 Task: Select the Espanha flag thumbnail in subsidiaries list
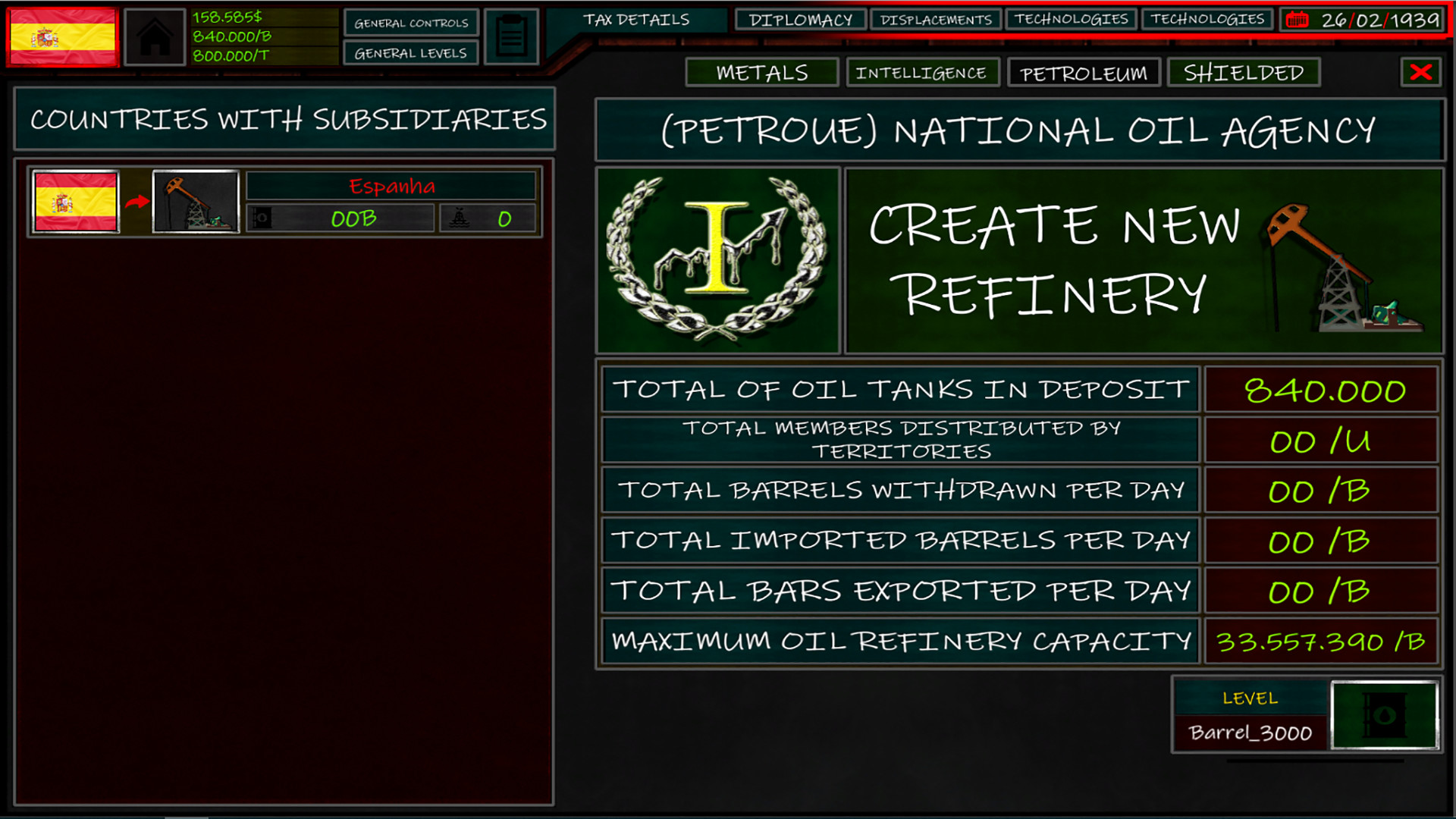tap(76, 202)
